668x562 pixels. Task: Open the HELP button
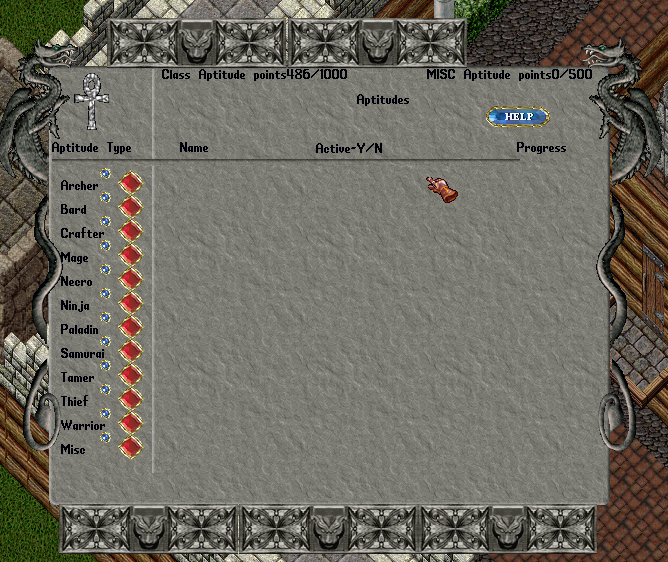518,117
